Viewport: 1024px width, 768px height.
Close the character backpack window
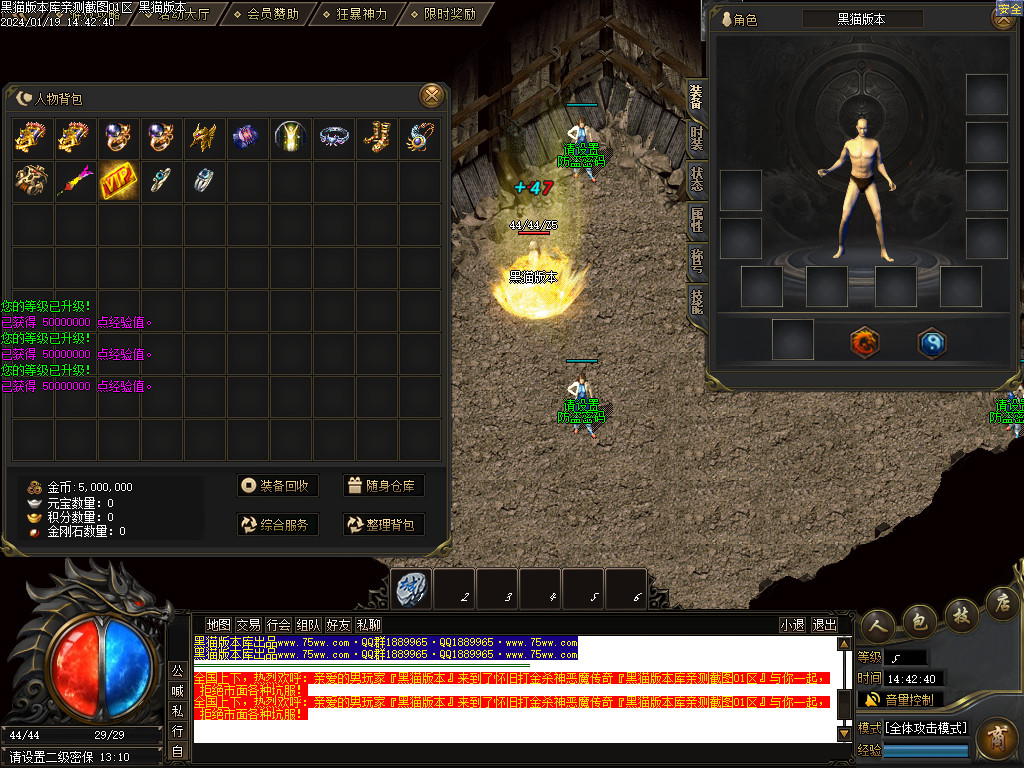(x=431, y=96)
